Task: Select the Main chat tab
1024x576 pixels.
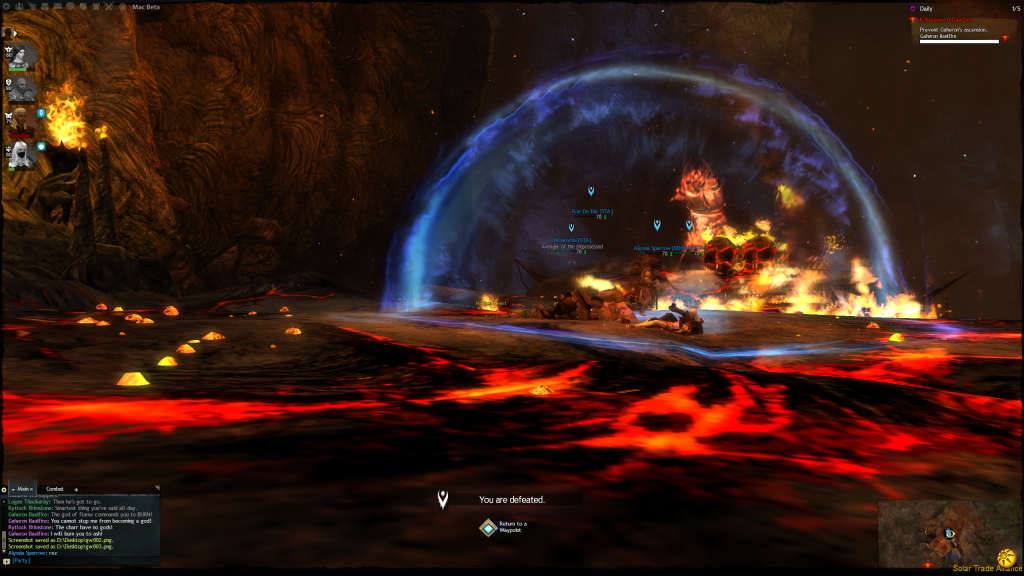Action: coord(22,489)
